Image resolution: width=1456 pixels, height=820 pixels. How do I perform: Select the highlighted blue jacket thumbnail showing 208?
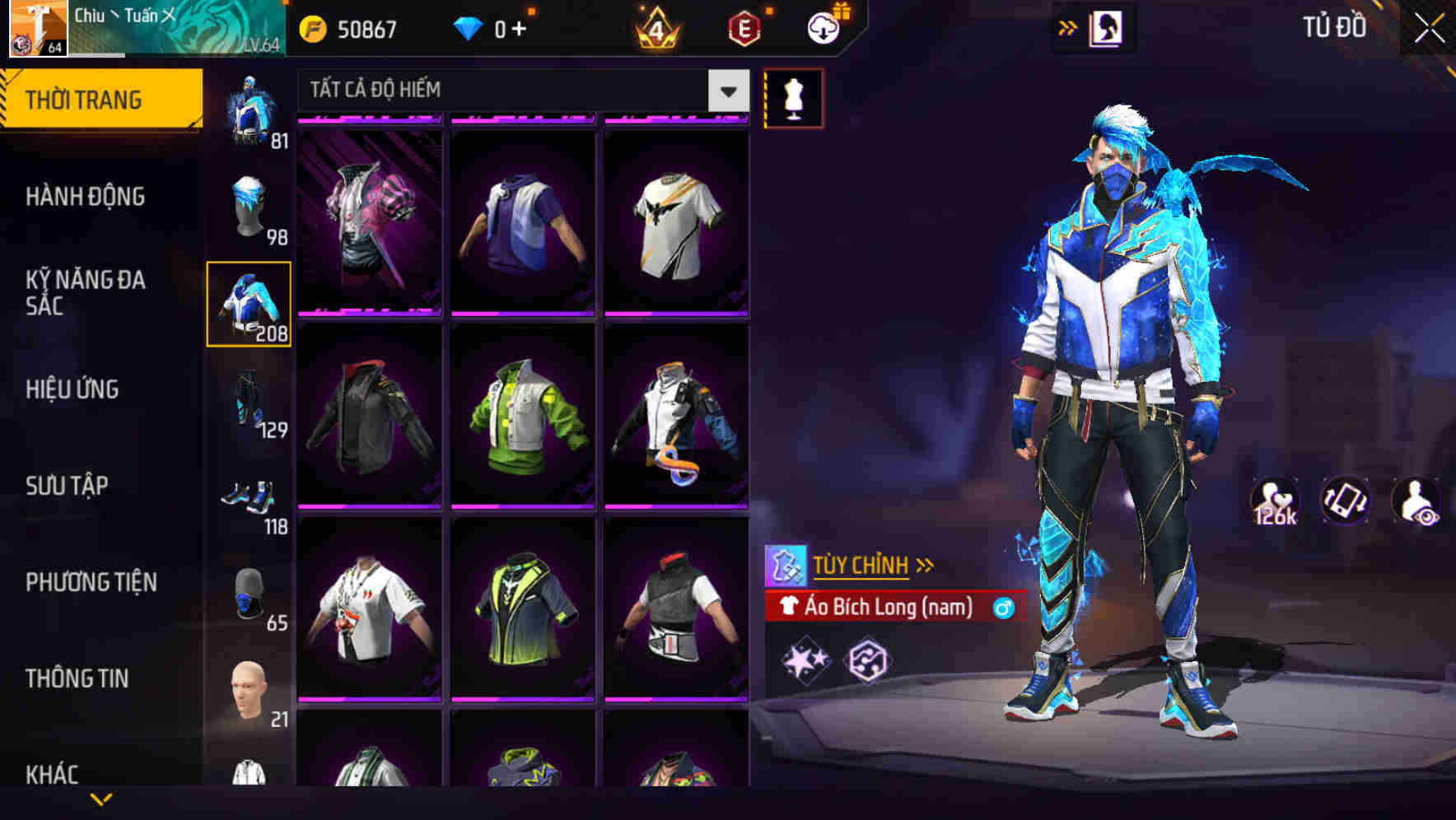(250, 303)
